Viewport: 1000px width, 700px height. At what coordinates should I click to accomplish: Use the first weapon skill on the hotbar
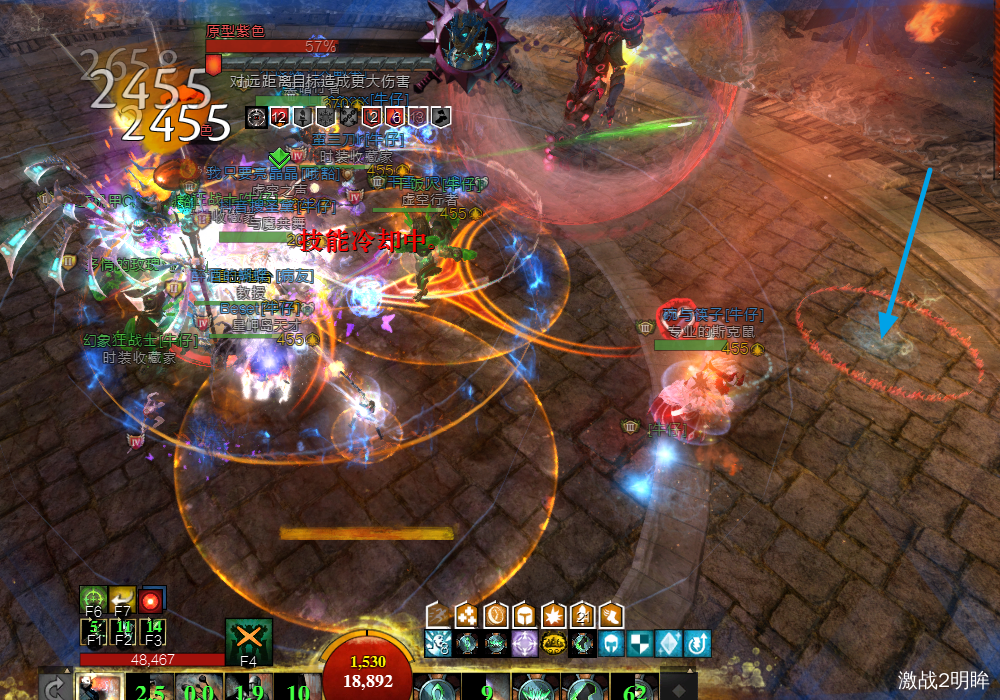coord(100,687)
